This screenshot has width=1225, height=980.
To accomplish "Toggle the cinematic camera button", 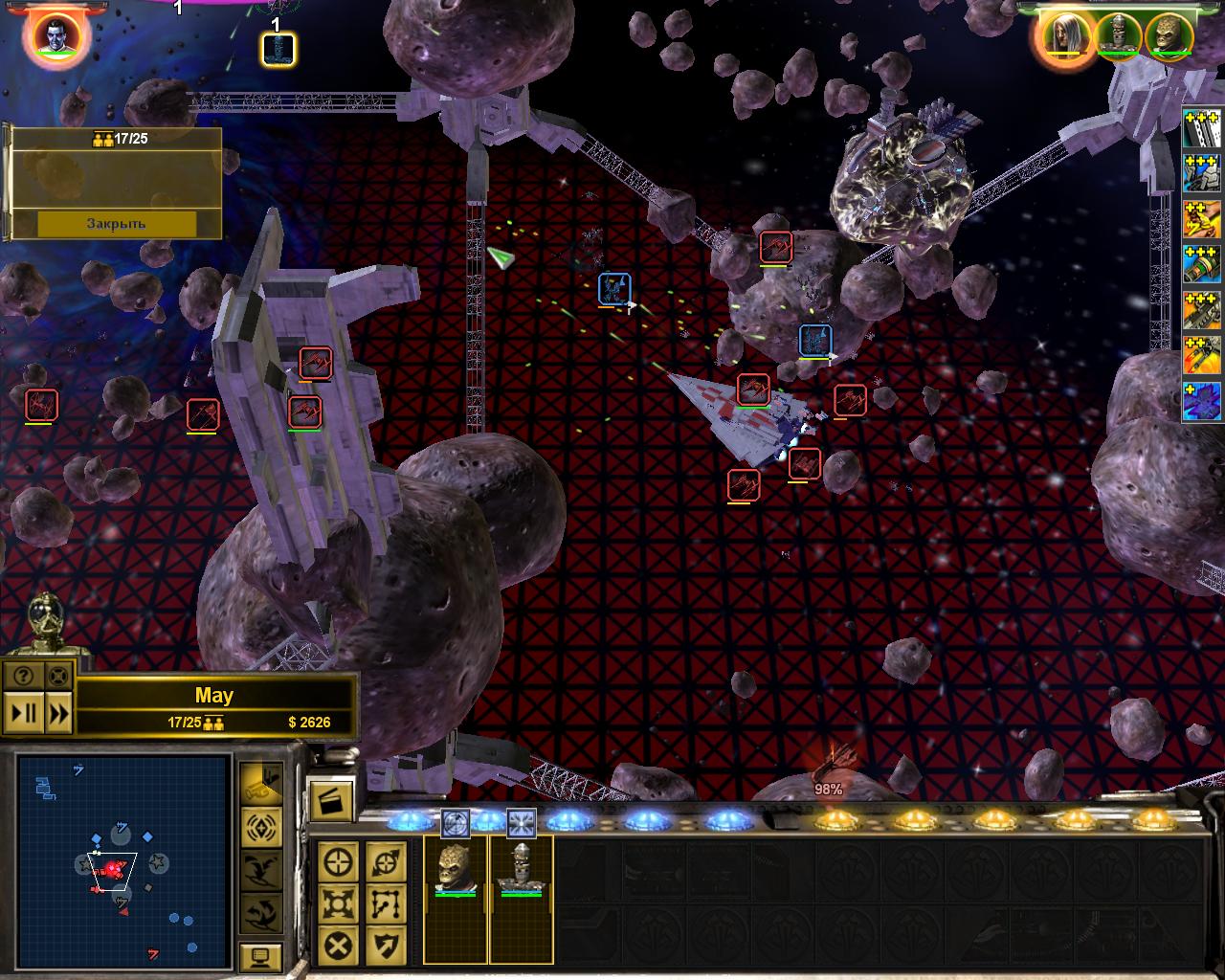I will (260, 782).
